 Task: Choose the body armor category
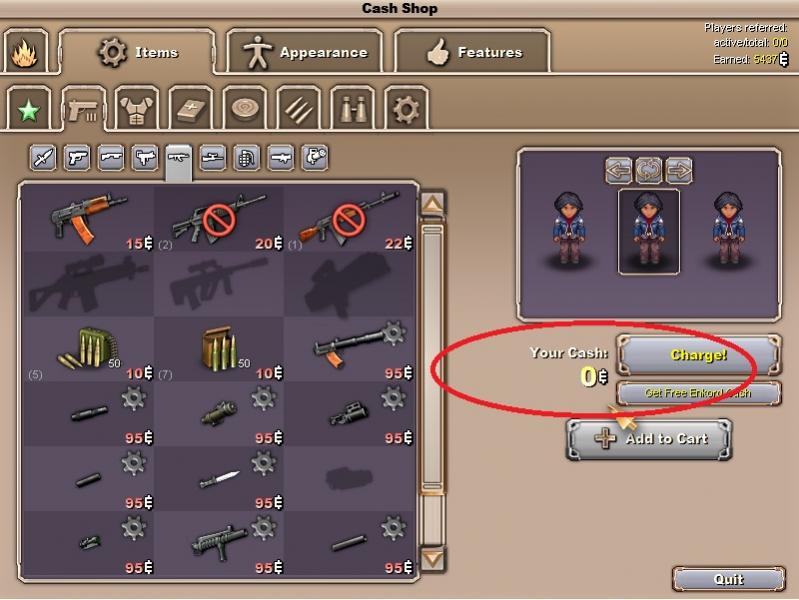tap(136, 109)
